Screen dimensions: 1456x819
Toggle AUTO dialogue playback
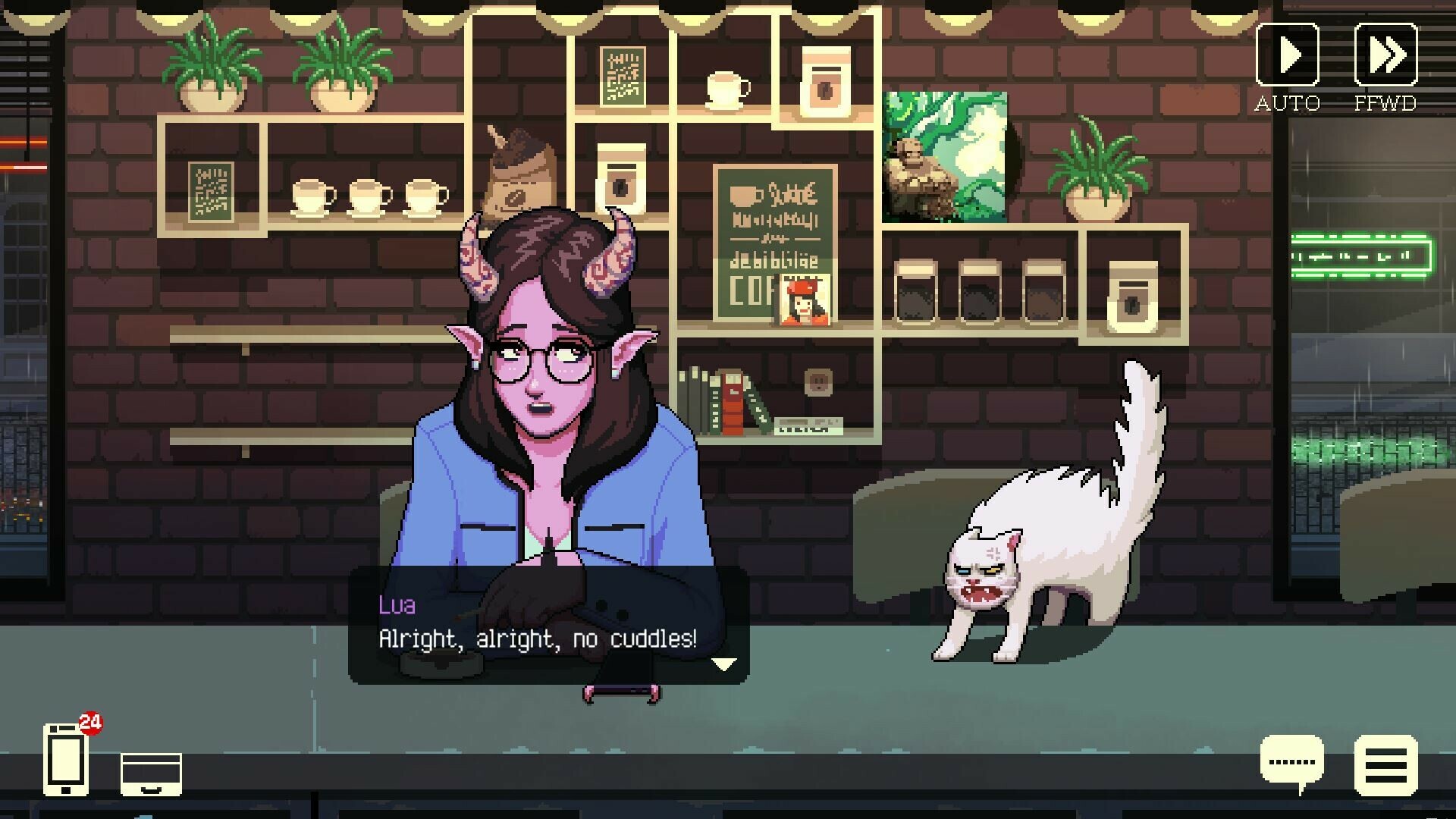coord(1288,55)
